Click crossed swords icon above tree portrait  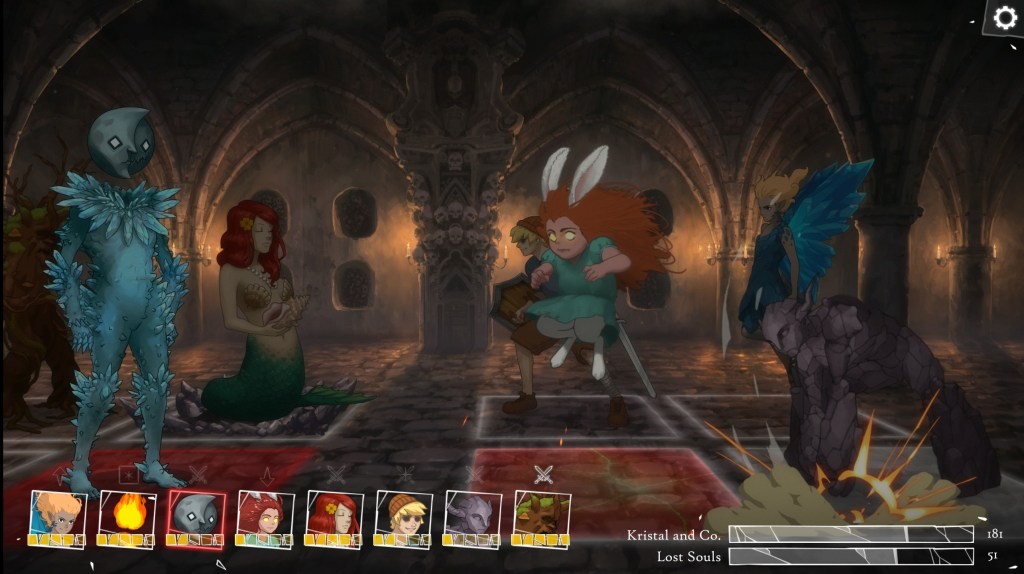coord(543,474)
